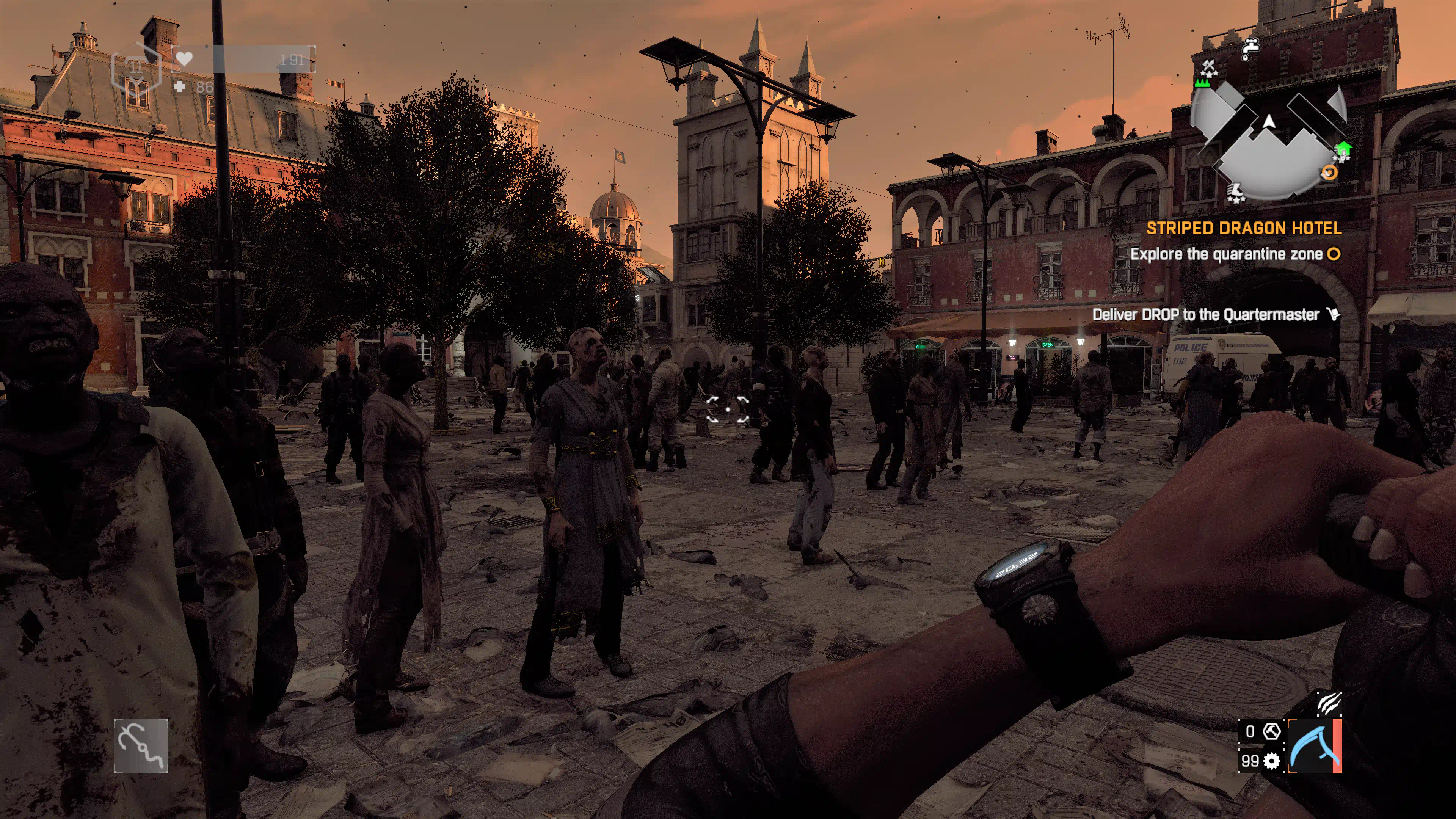Click the orange objective ring on minimap
This screenshot has width=1456, height=819.
point(1330,172)
